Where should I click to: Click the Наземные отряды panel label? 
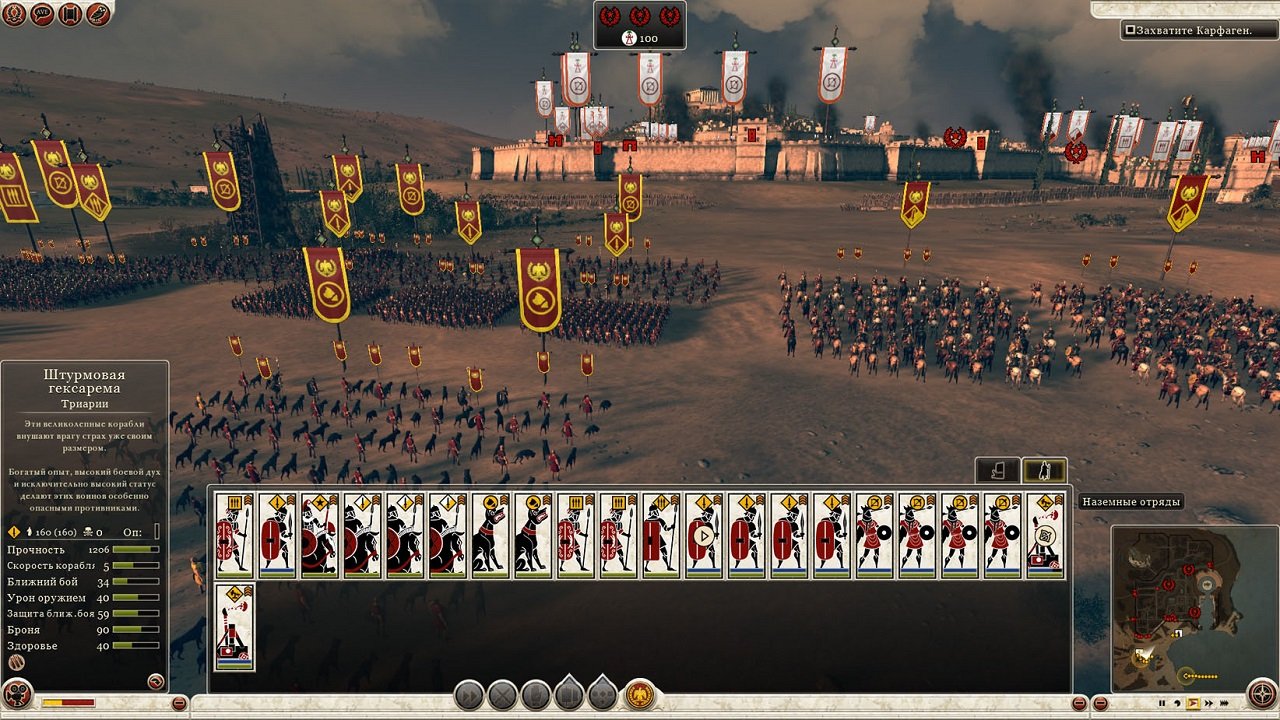point(1130,501)
